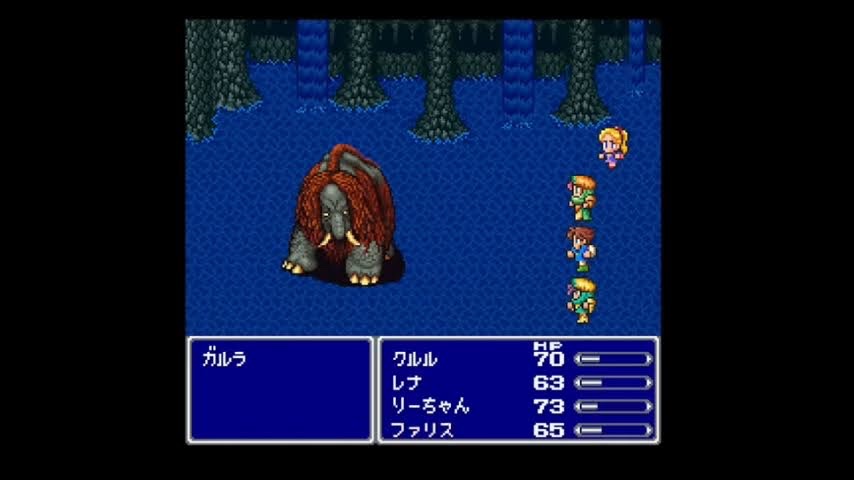Select the レナ party row
Screen dimensions: 854x480
(x=408, y=383)
